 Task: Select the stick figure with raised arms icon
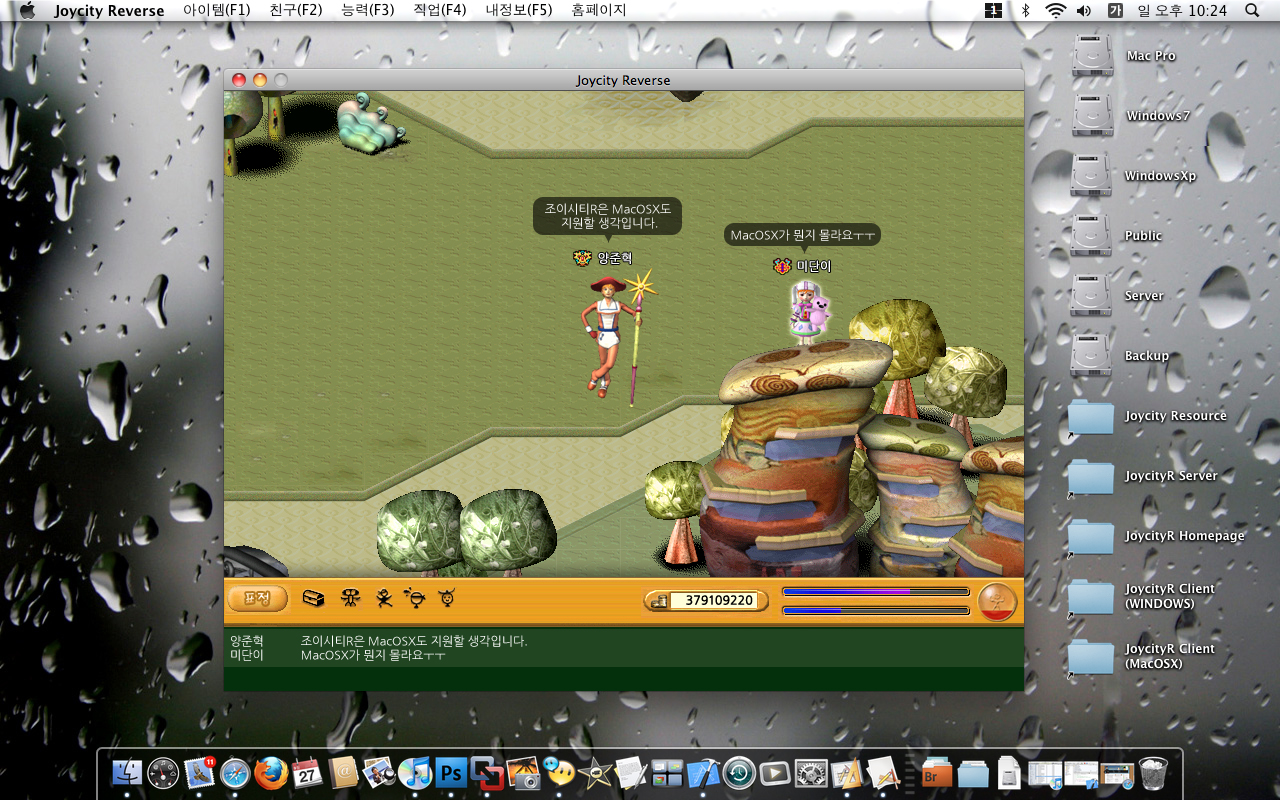click(350, 598)
